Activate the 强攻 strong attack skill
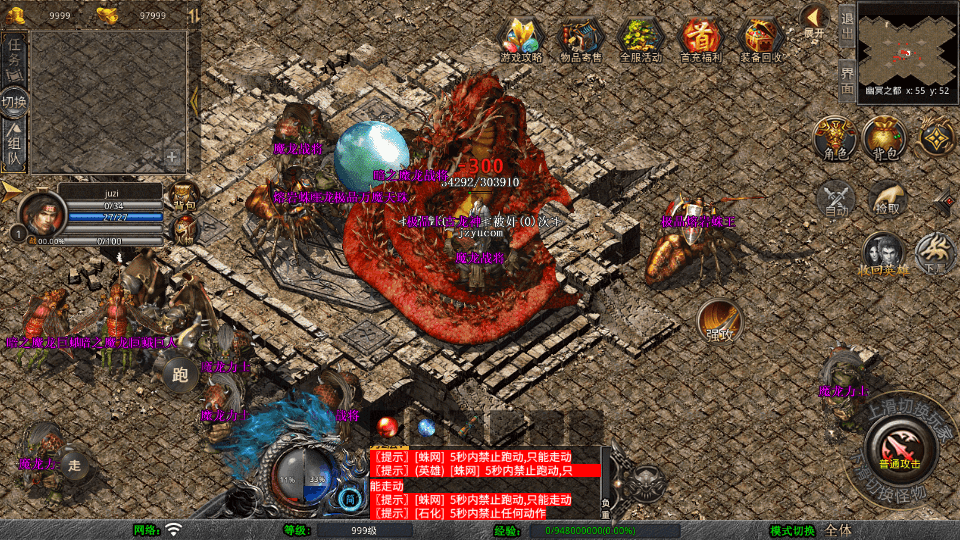This screenshot has width=960, height=540. coord(718,320)
